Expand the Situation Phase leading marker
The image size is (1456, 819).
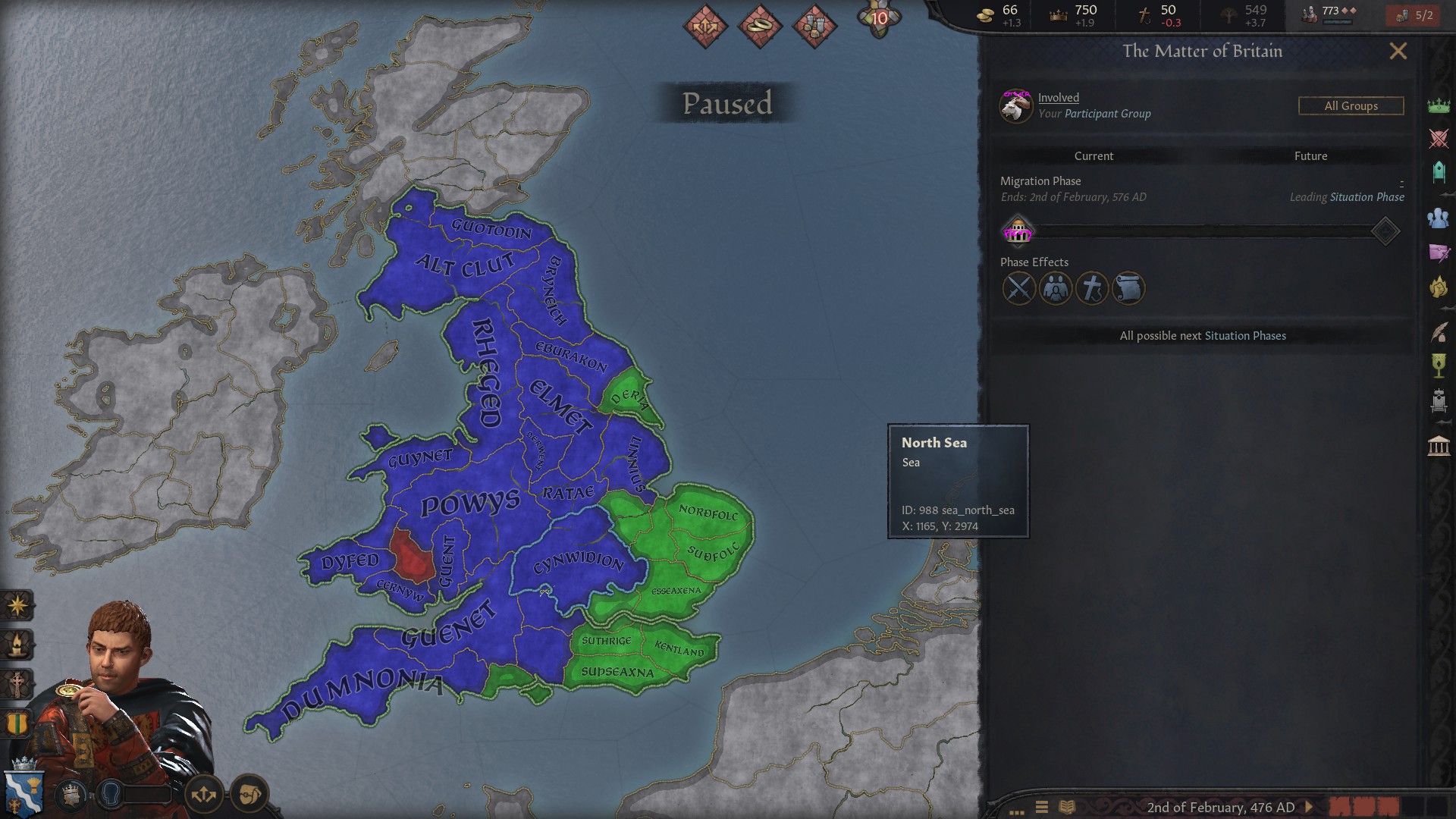tap(1385, 231)
